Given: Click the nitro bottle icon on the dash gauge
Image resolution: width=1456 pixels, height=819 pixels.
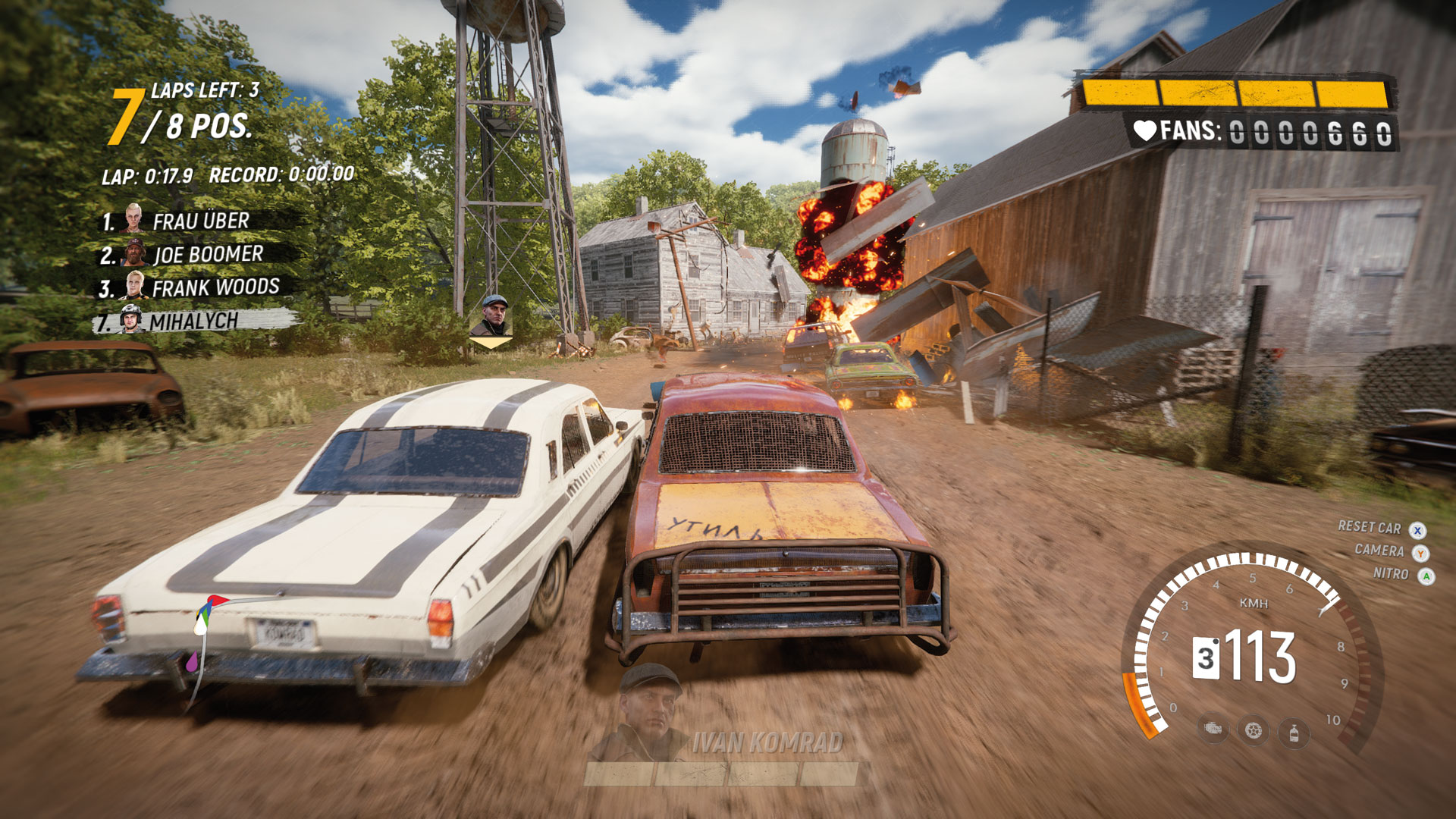Looking at the screenshot, I should click(x=1293, y=733).
